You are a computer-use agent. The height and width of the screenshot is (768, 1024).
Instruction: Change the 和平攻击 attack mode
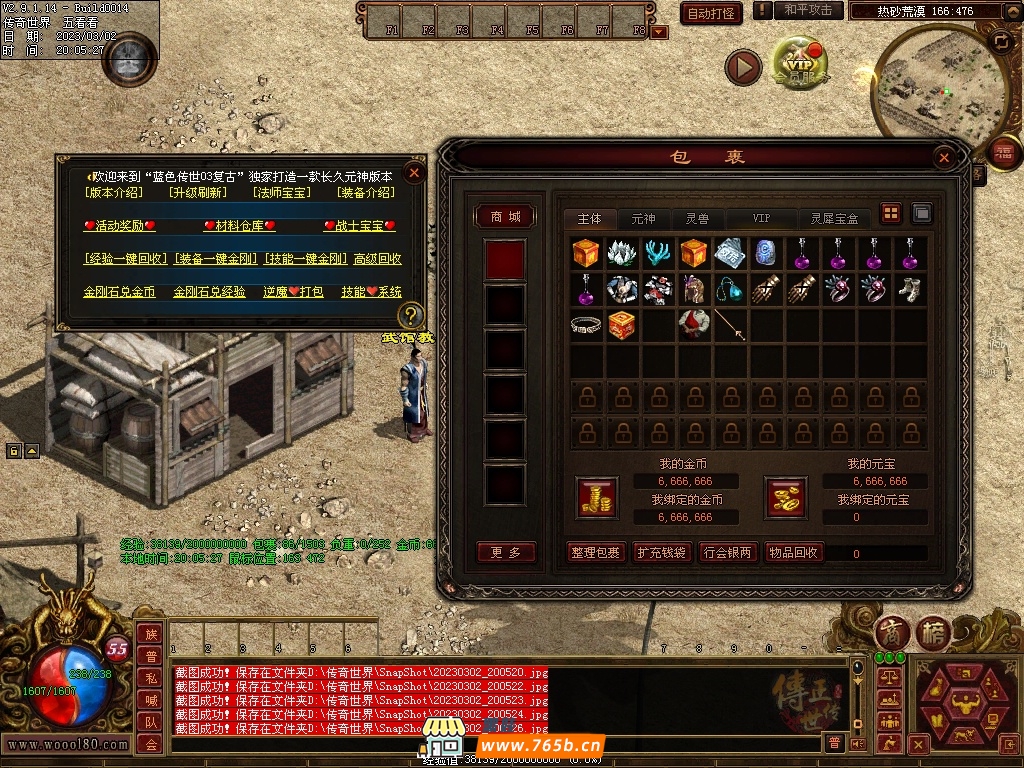[x=807, y=10]
